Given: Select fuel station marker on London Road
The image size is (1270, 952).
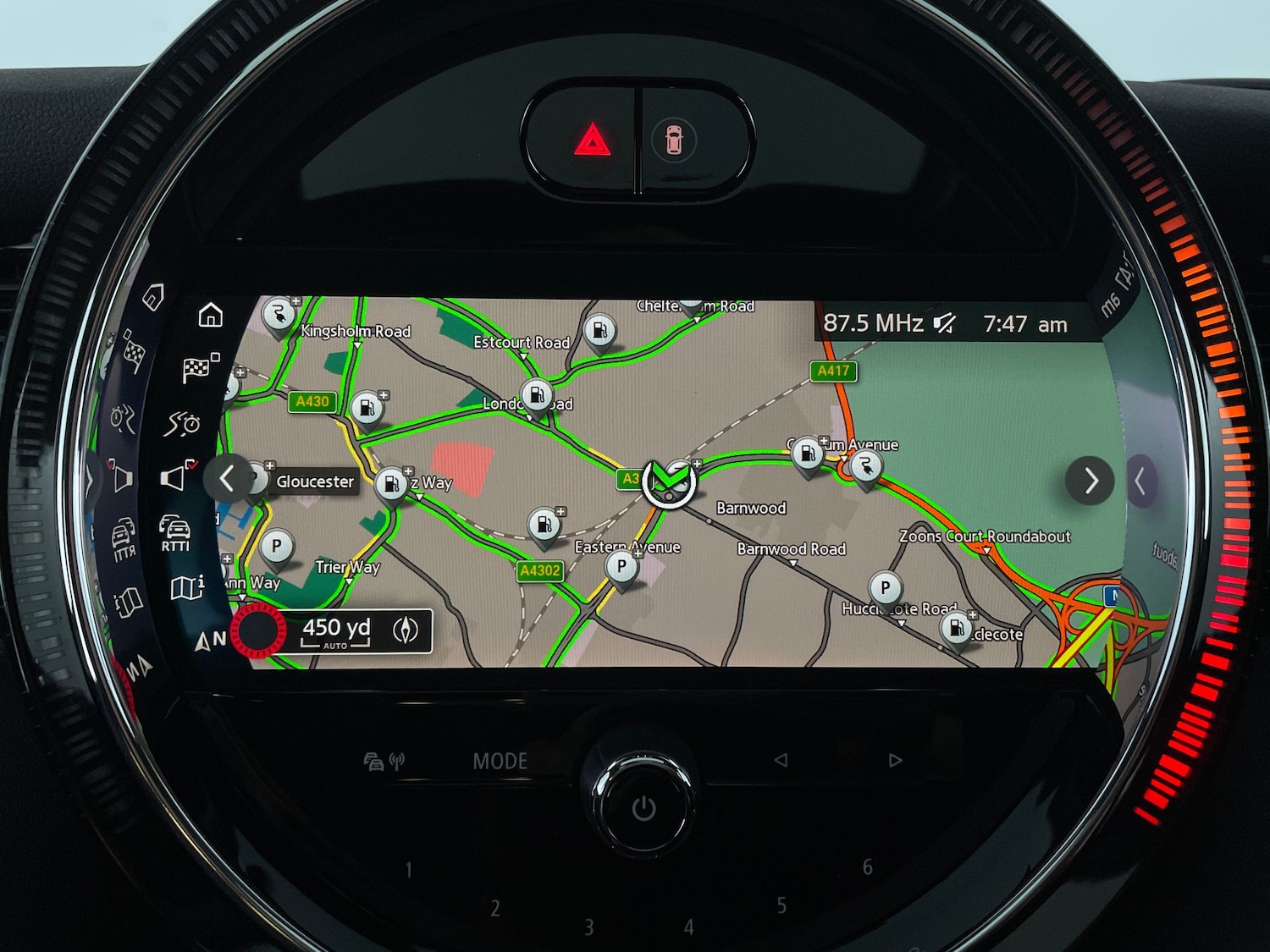Looking at the screenshot, I should [x=537, y=395].
